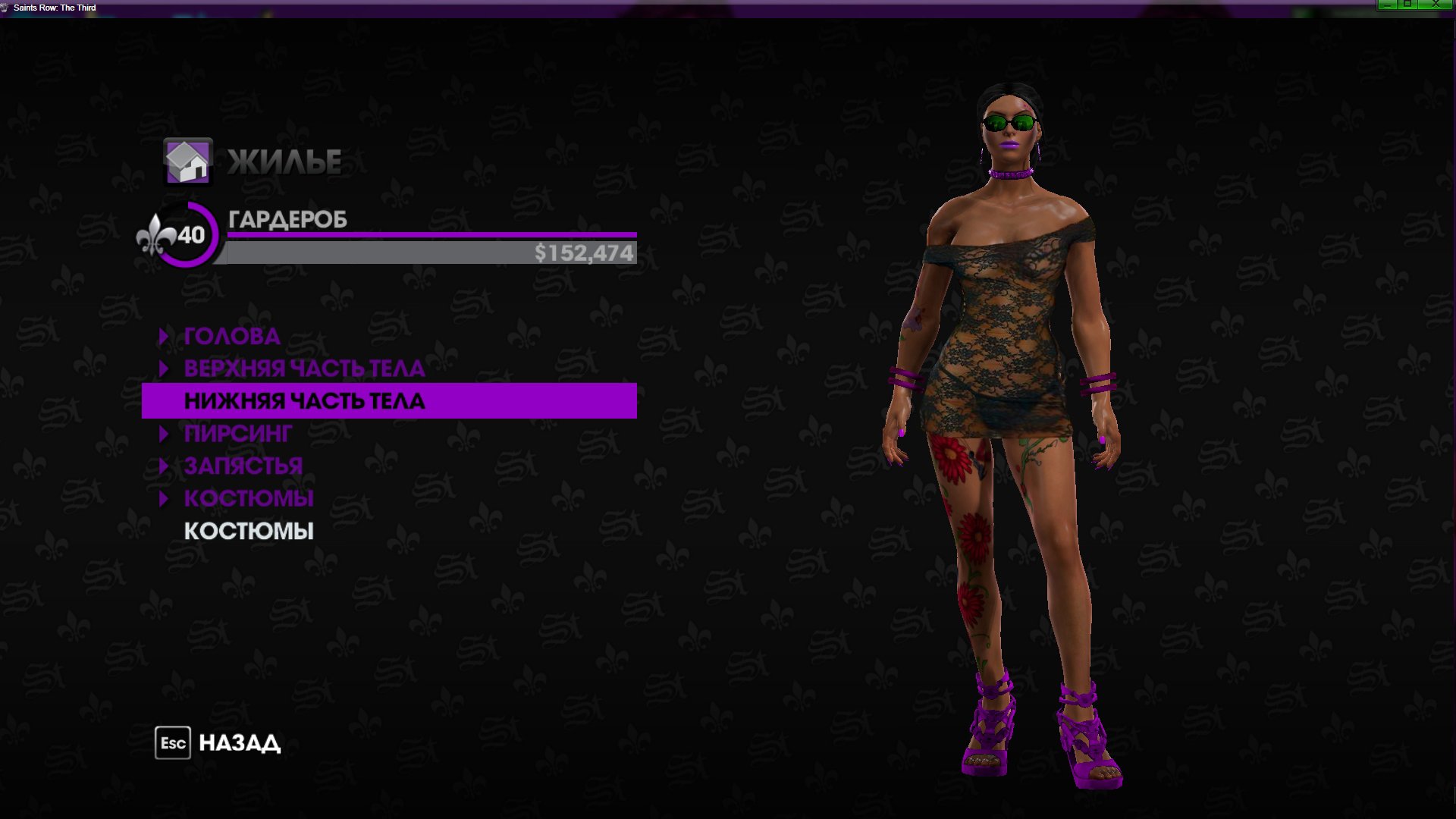Open the ВЕРХНЯЯ ЧАСТЬ ТЕЛА category
The height and width of the screenshot is (819, 1456).
pyautogui.click(x=303, y=369)
